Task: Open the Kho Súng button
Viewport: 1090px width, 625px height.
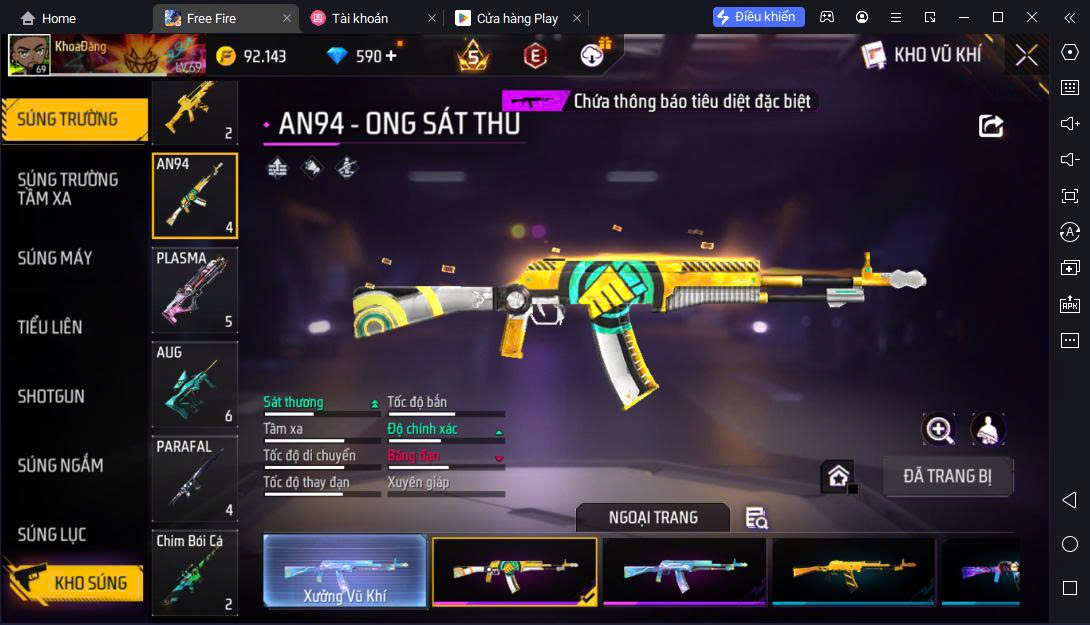Action: (75, 583)
